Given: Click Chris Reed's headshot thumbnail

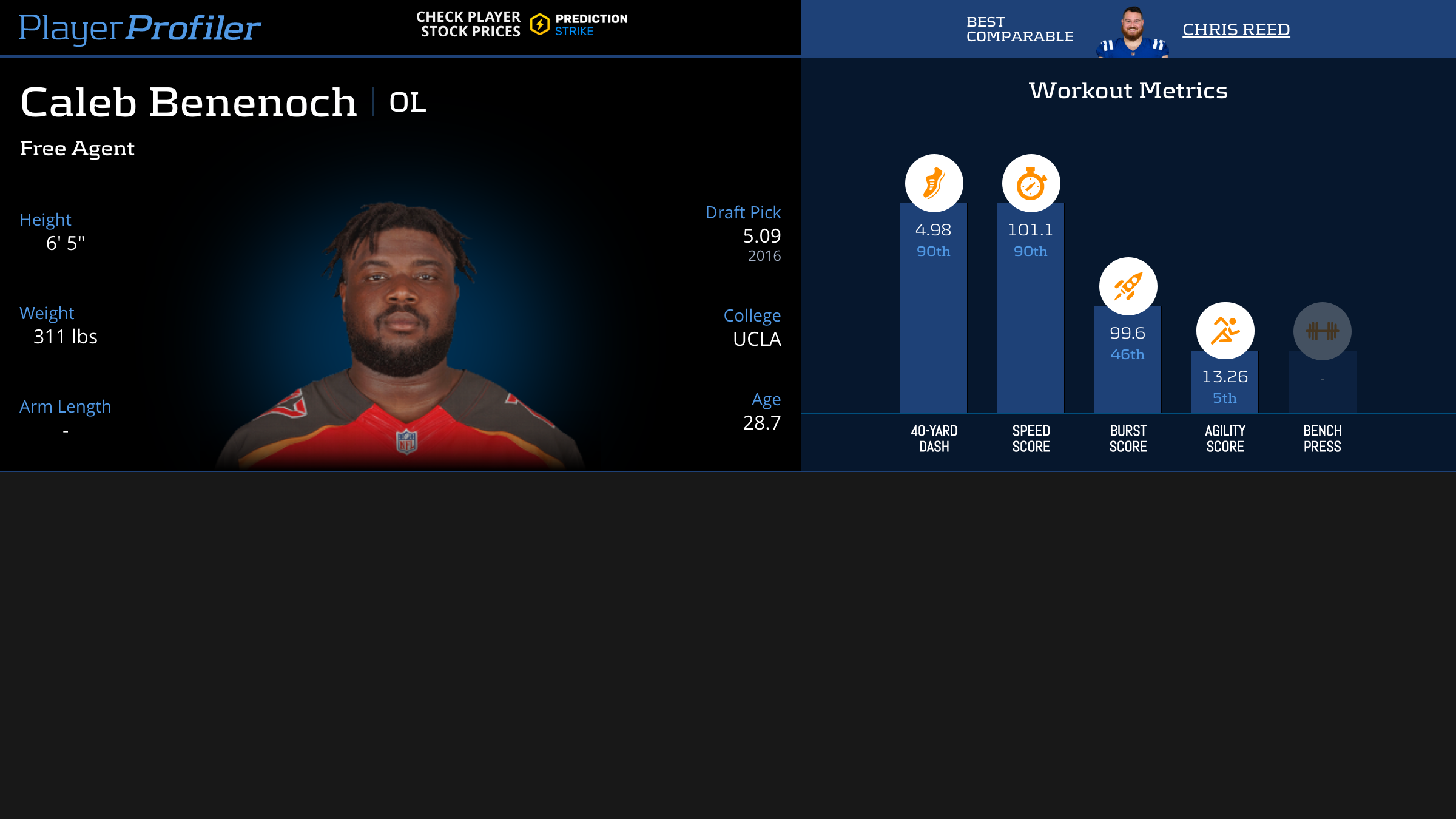Looking at the screenshot, I should 1132,33.
